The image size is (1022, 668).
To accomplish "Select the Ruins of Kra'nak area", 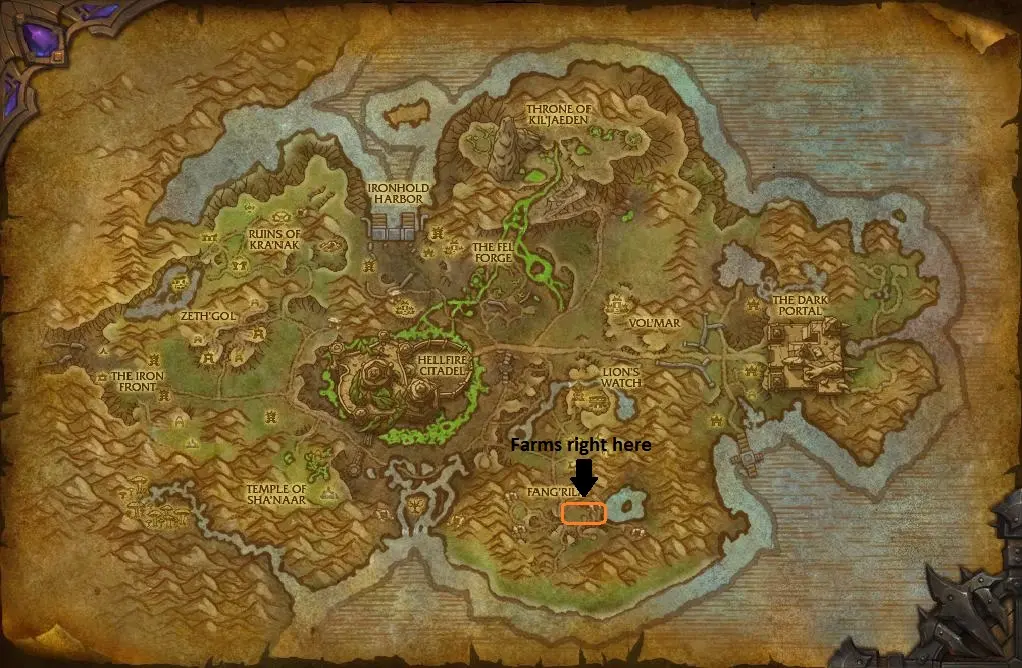I will (x=273, y=241).
